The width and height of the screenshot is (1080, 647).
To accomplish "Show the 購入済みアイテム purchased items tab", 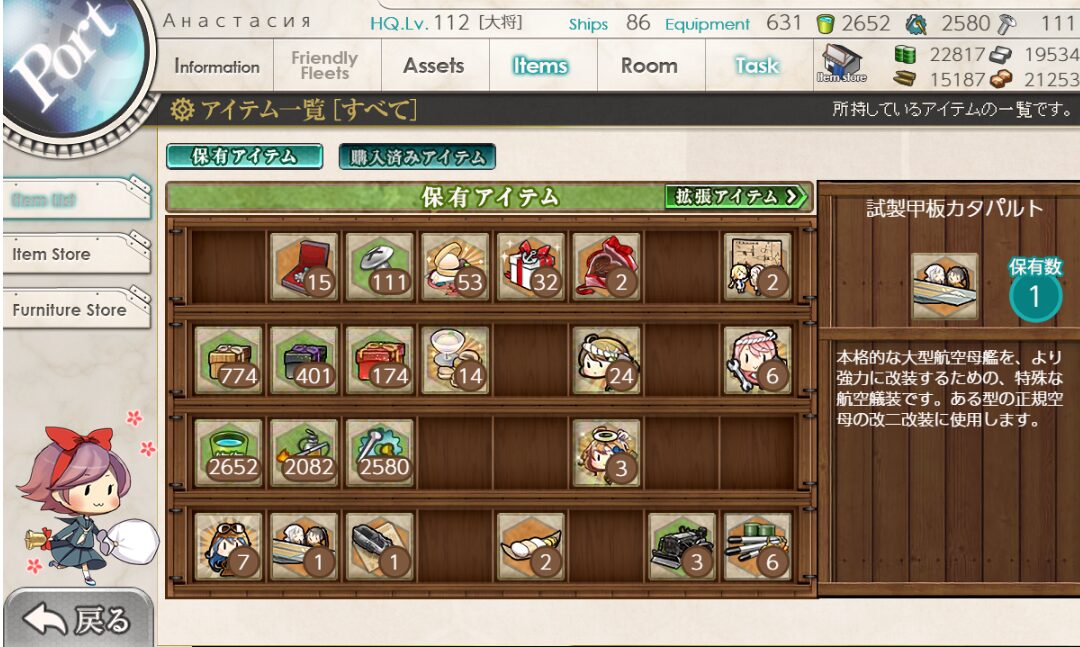I will [x=417, y=157].
